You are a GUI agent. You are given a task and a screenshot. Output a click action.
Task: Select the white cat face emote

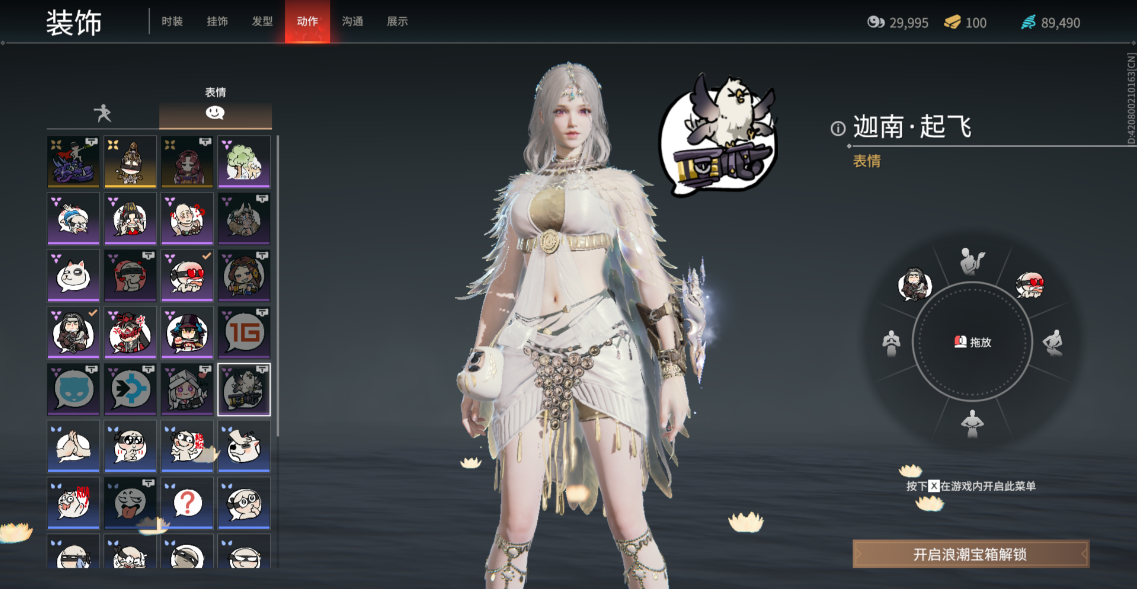pyautogui.click(x=73, y=275)
